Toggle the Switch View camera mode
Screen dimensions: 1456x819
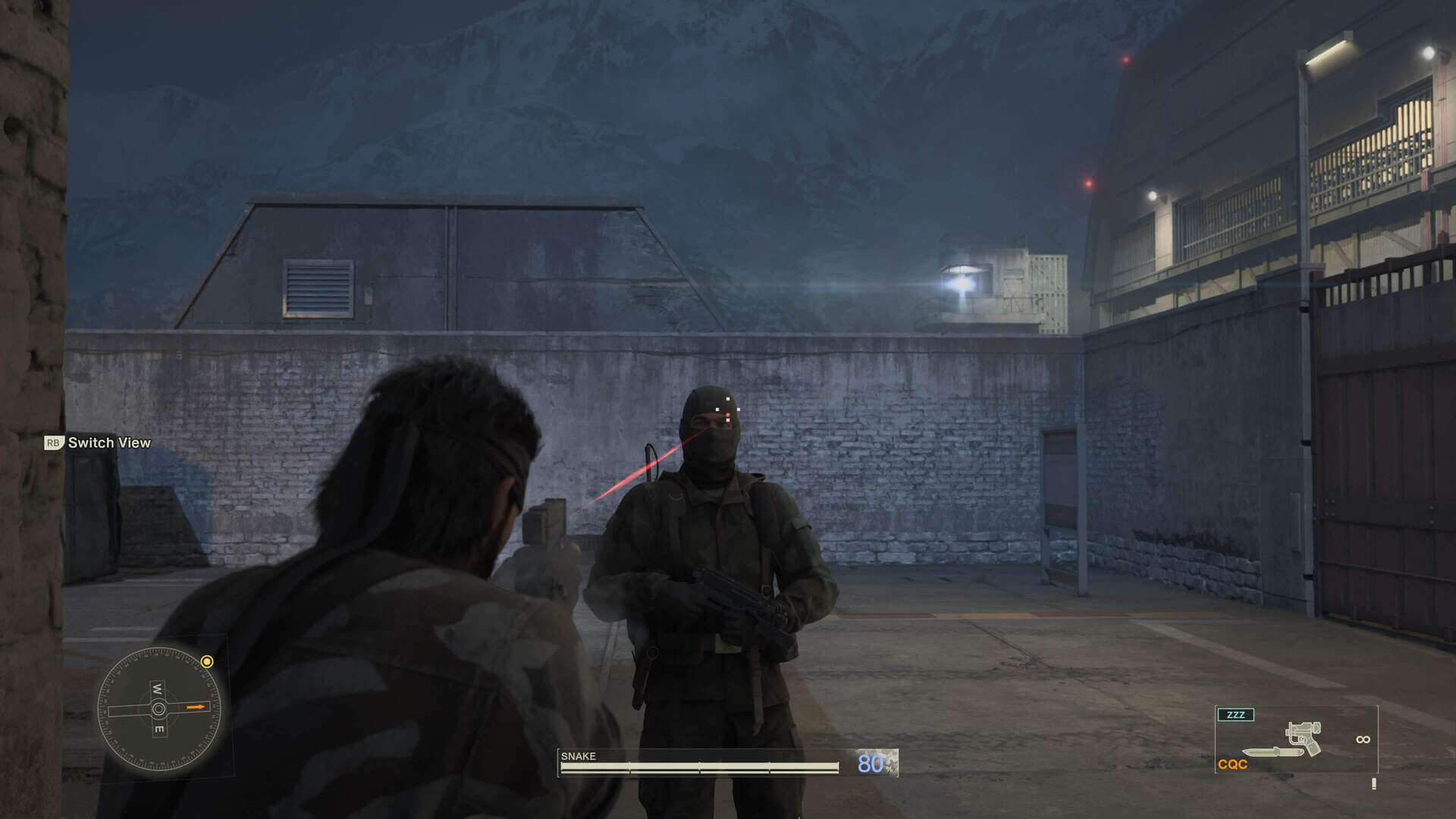99,441
